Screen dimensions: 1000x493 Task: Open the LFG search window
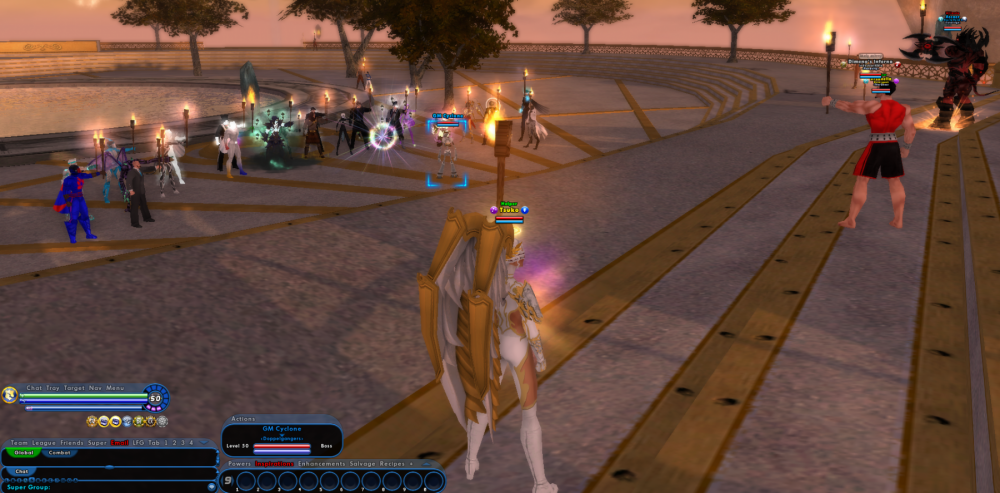pos(138,442)
